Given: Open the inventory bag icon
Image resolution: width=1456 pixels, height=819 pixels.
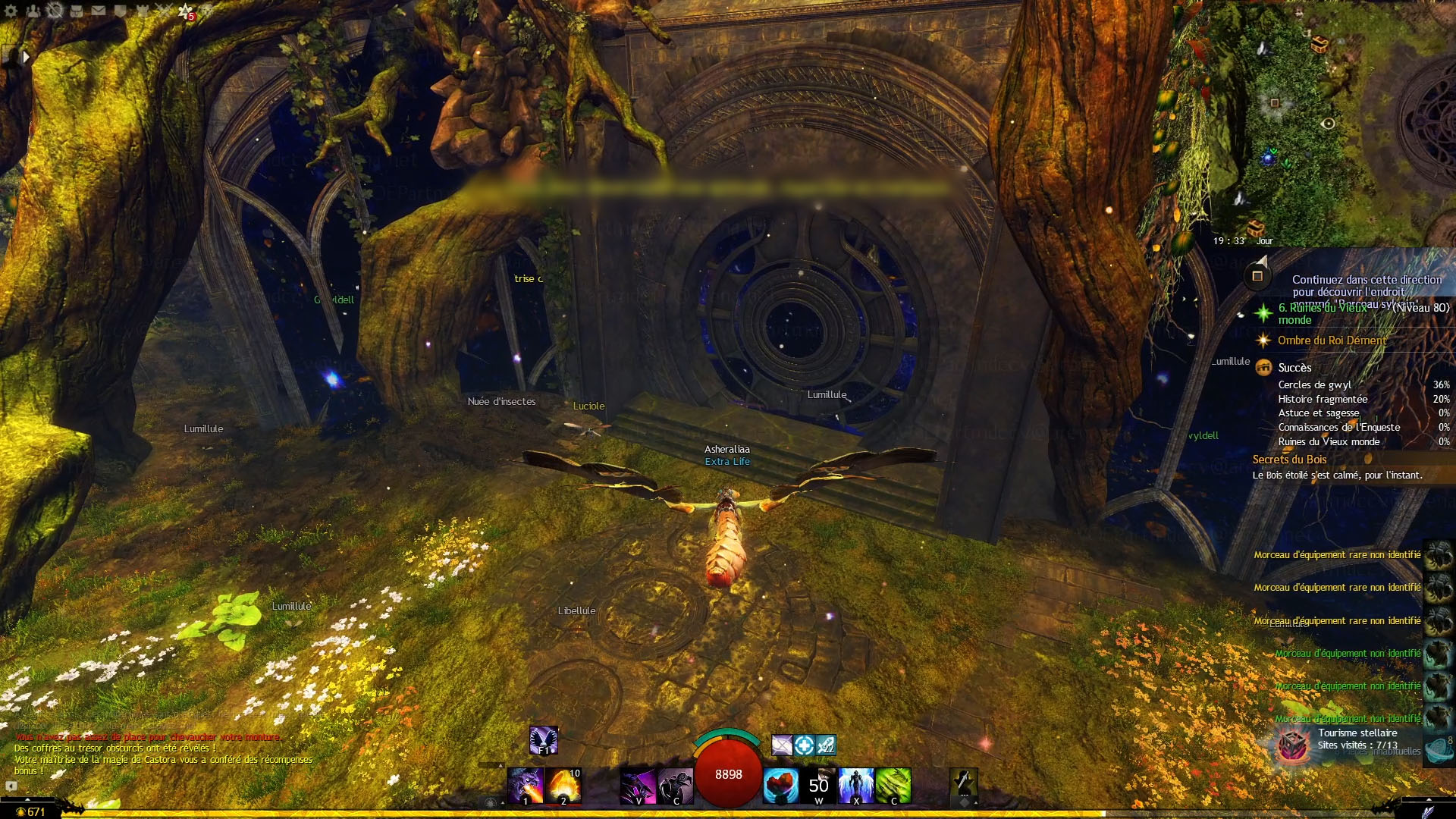Looking at the screenshot, I should click(77, 11).
